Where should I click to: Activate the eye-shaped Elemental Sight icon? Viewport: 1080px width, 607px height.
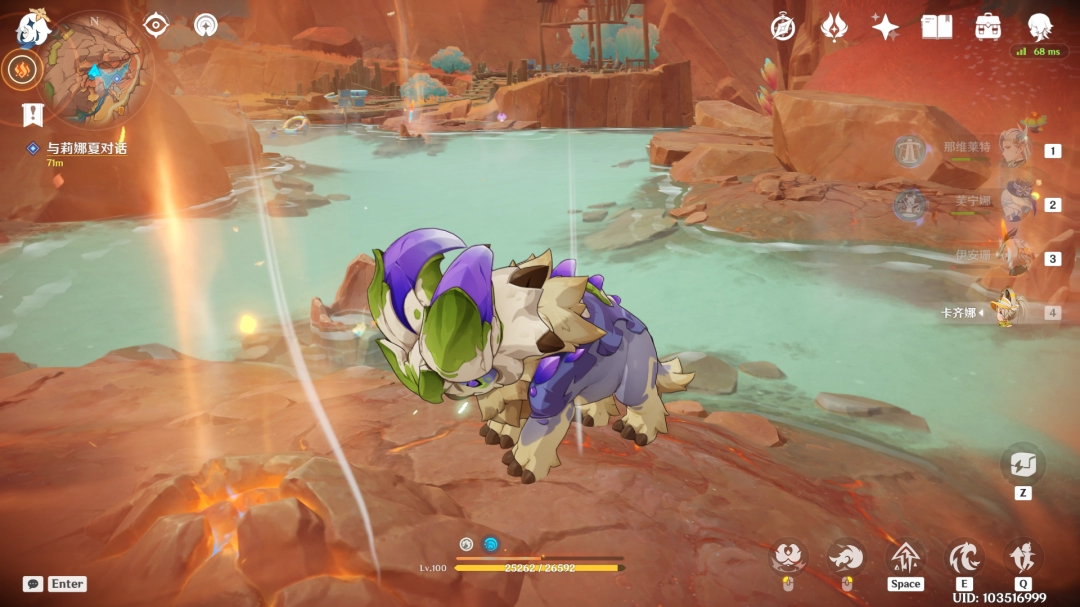156,25
